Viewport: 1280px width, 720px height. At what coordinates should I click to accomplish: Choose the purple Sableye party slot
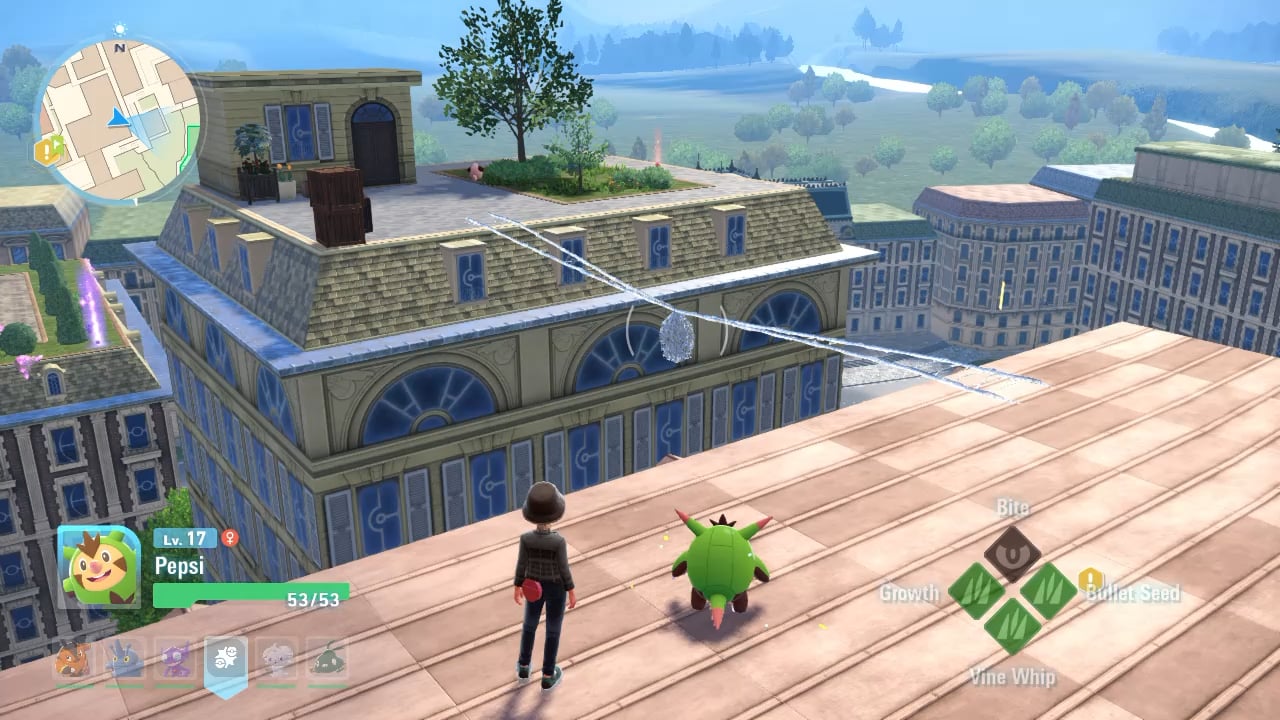[x=176, y=660]
